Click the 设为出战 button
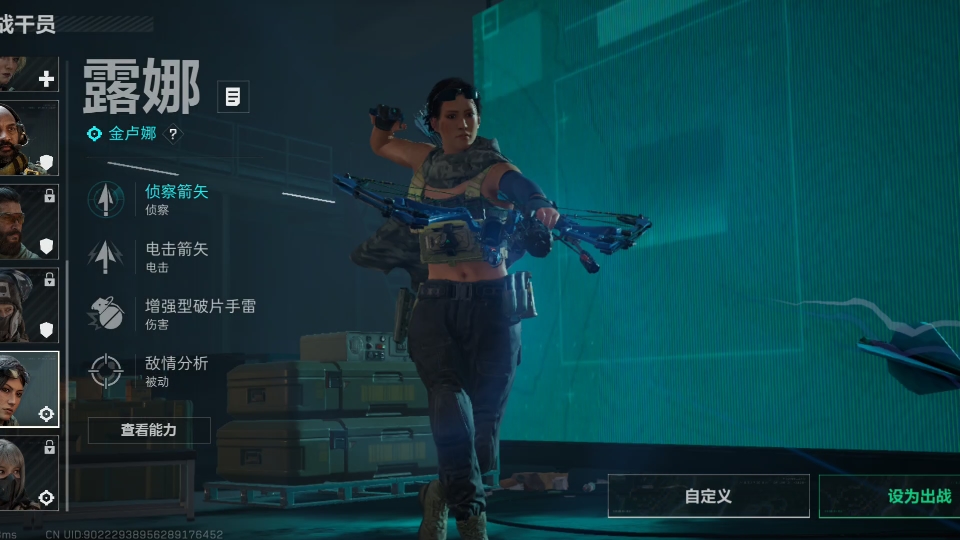Viewport: 960px width, 540px height. pos(890,496)
